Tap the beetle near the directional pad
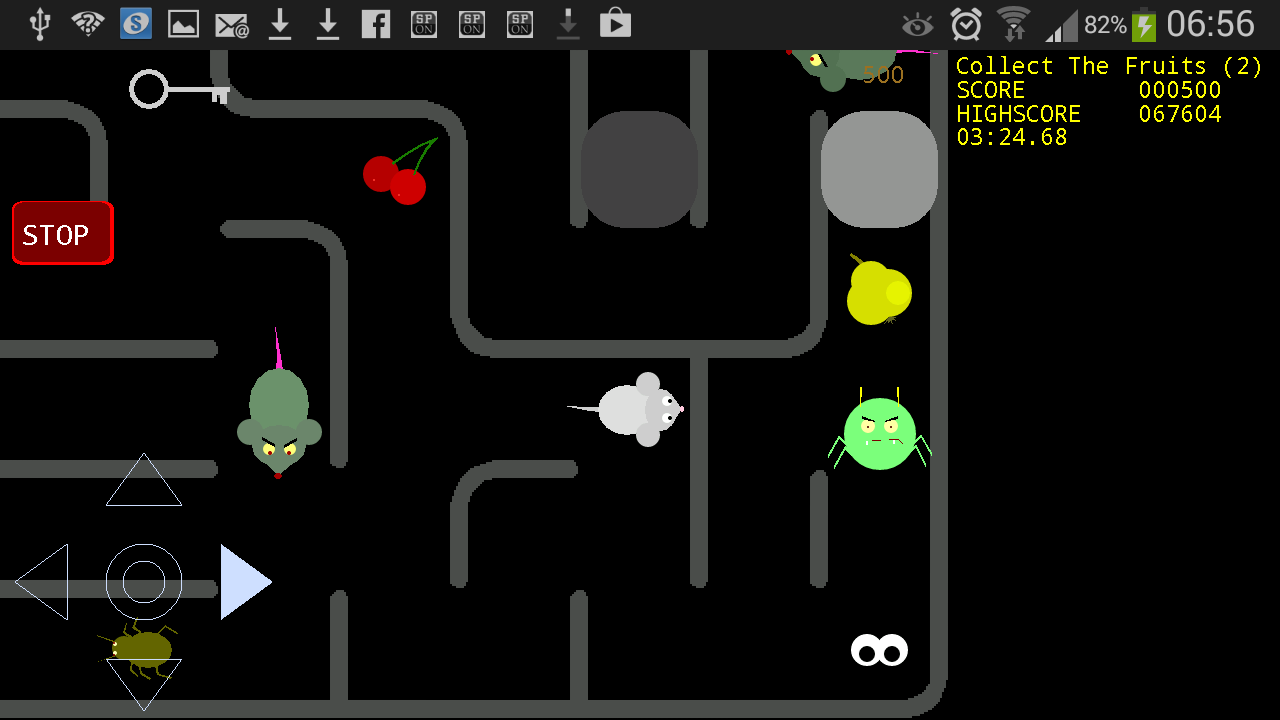Screen dimensions: 1280x720 (140, 650)
